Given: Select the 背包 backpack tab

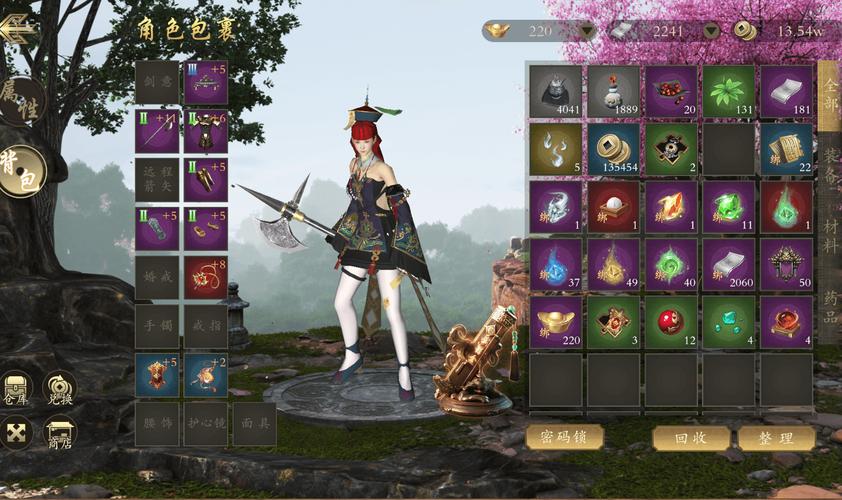Looking at the screenshot, I should pyautogui.click(x=20, y=170).
